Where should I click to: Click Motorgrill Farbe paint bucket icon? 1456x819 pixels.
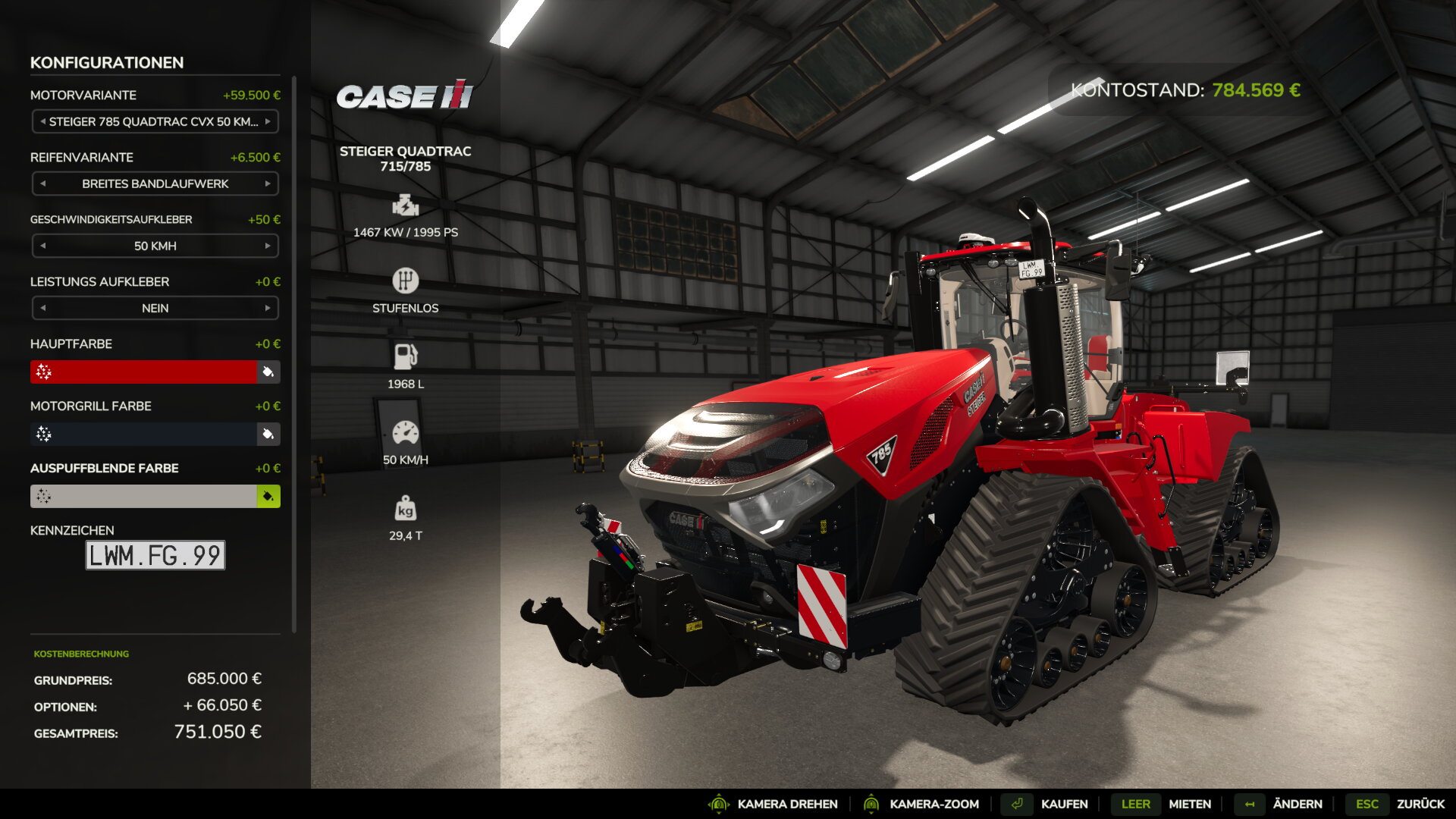[268, 434]
